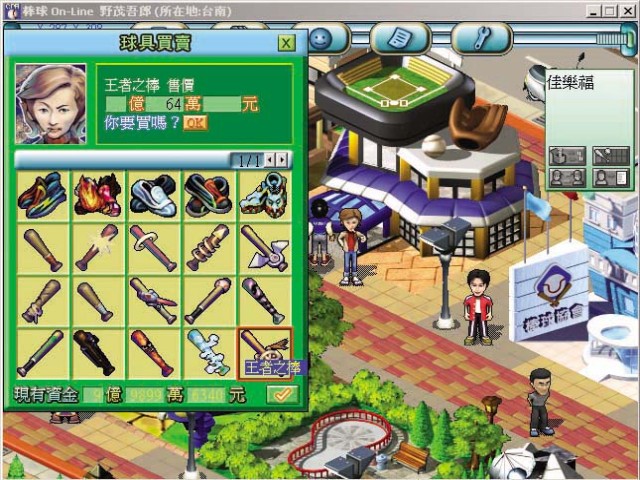640x480 pixels.
Task: Minimize the game window
Action: (x=594, y=9)
